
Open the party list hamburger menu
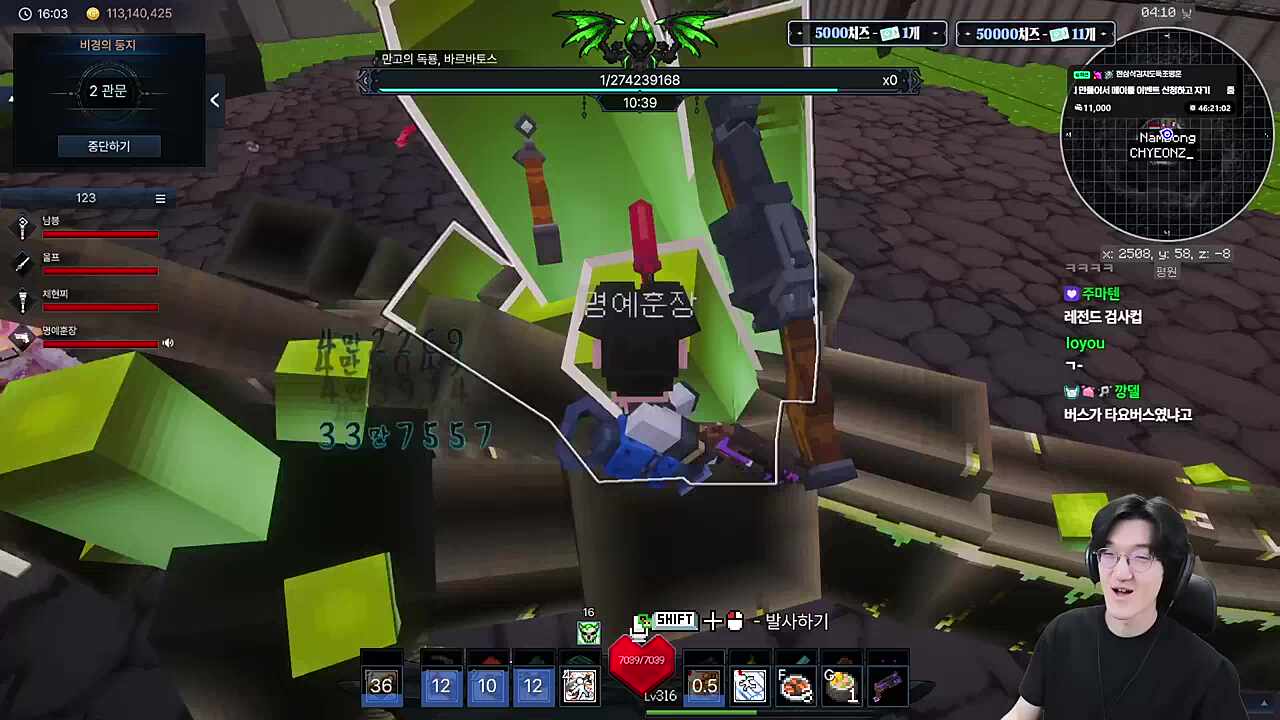(x=160, y=199)
